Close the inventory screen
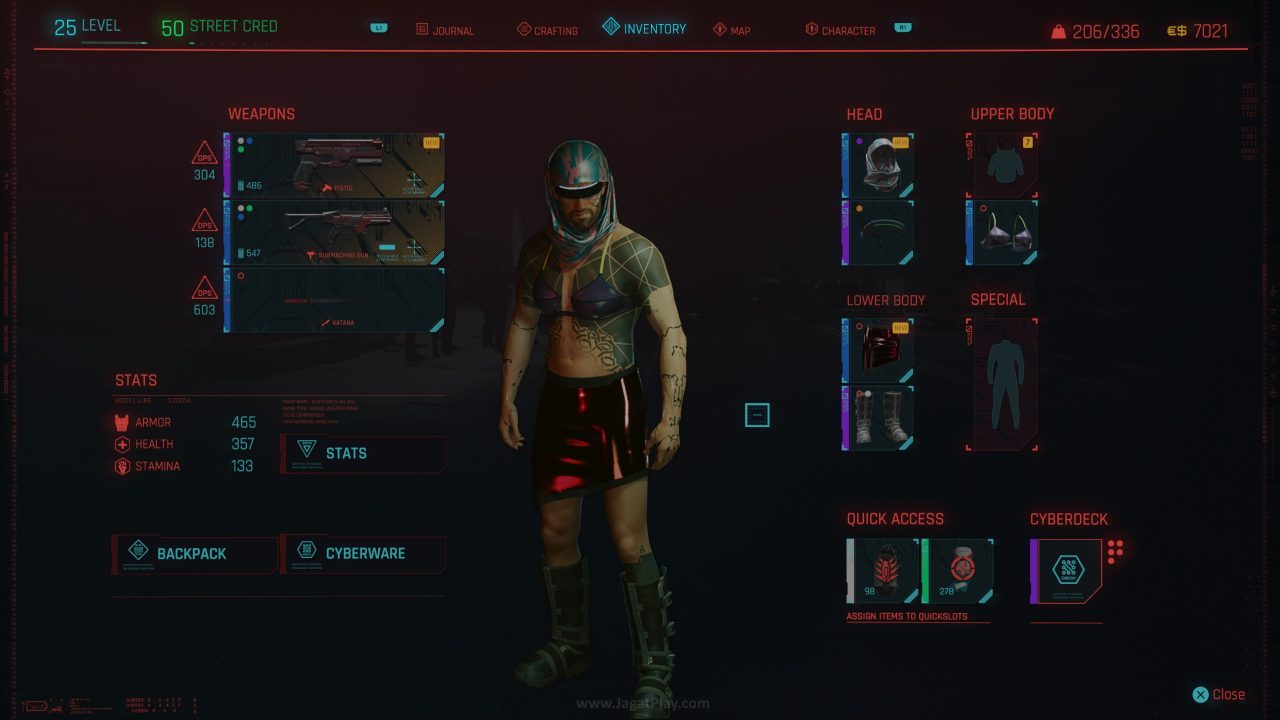 (1219, 694)
